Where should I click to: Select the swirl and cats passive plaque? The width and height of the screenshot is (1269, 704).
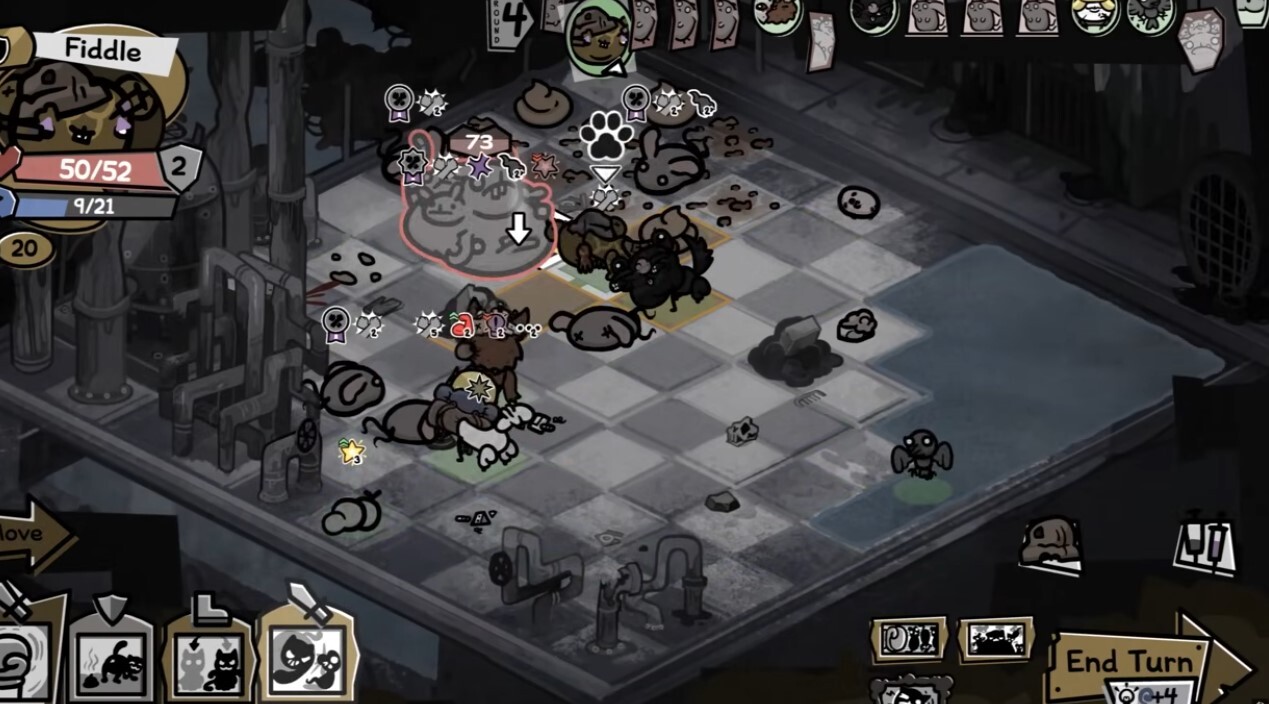click(x=909, y=639)
